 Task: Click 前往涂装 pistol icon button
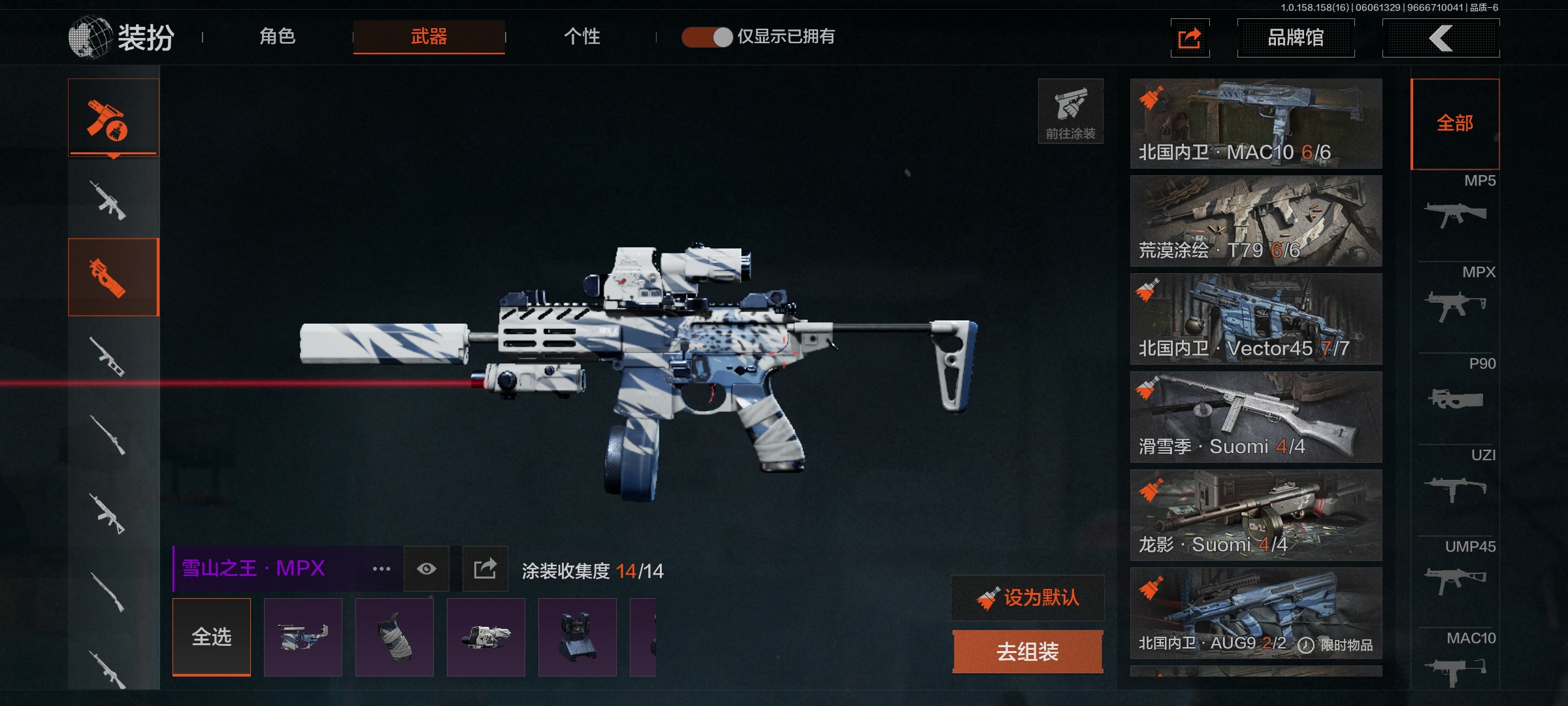coord(1070,111)
